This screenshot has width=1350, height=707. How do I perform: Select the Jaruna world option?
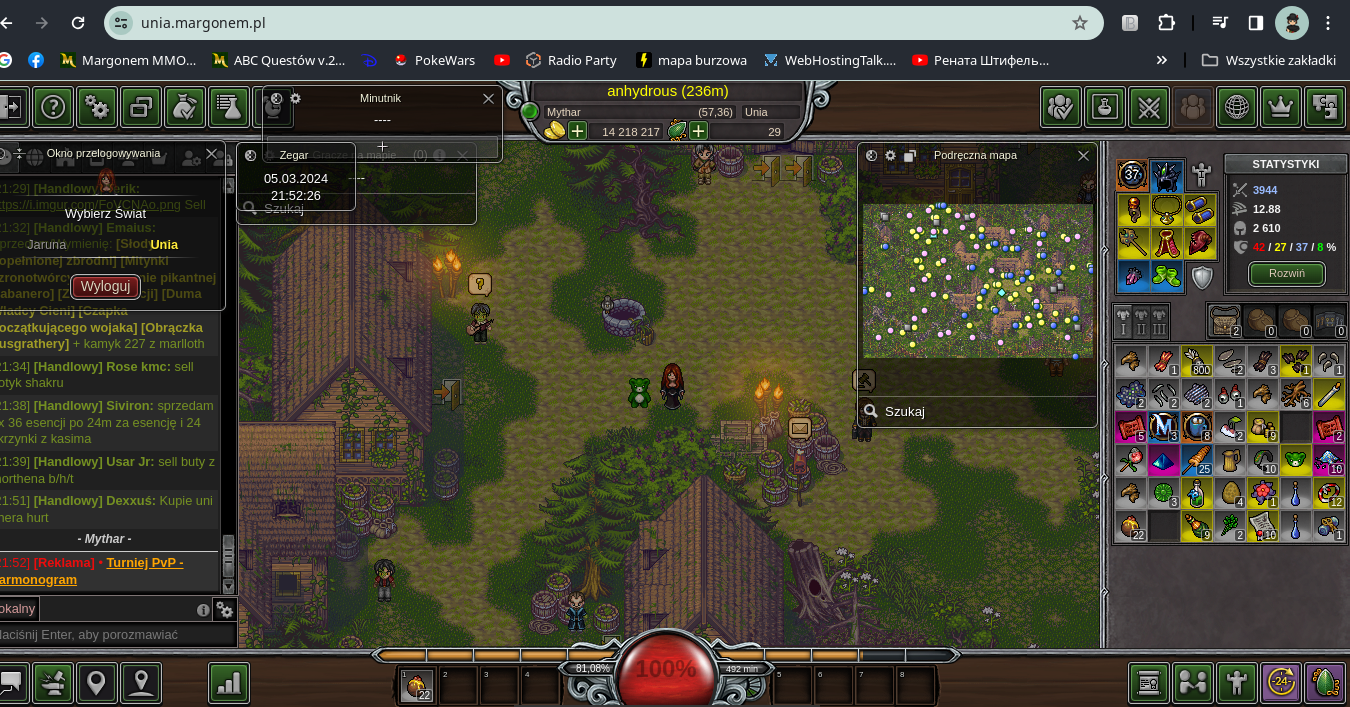[x=47, y=244]
